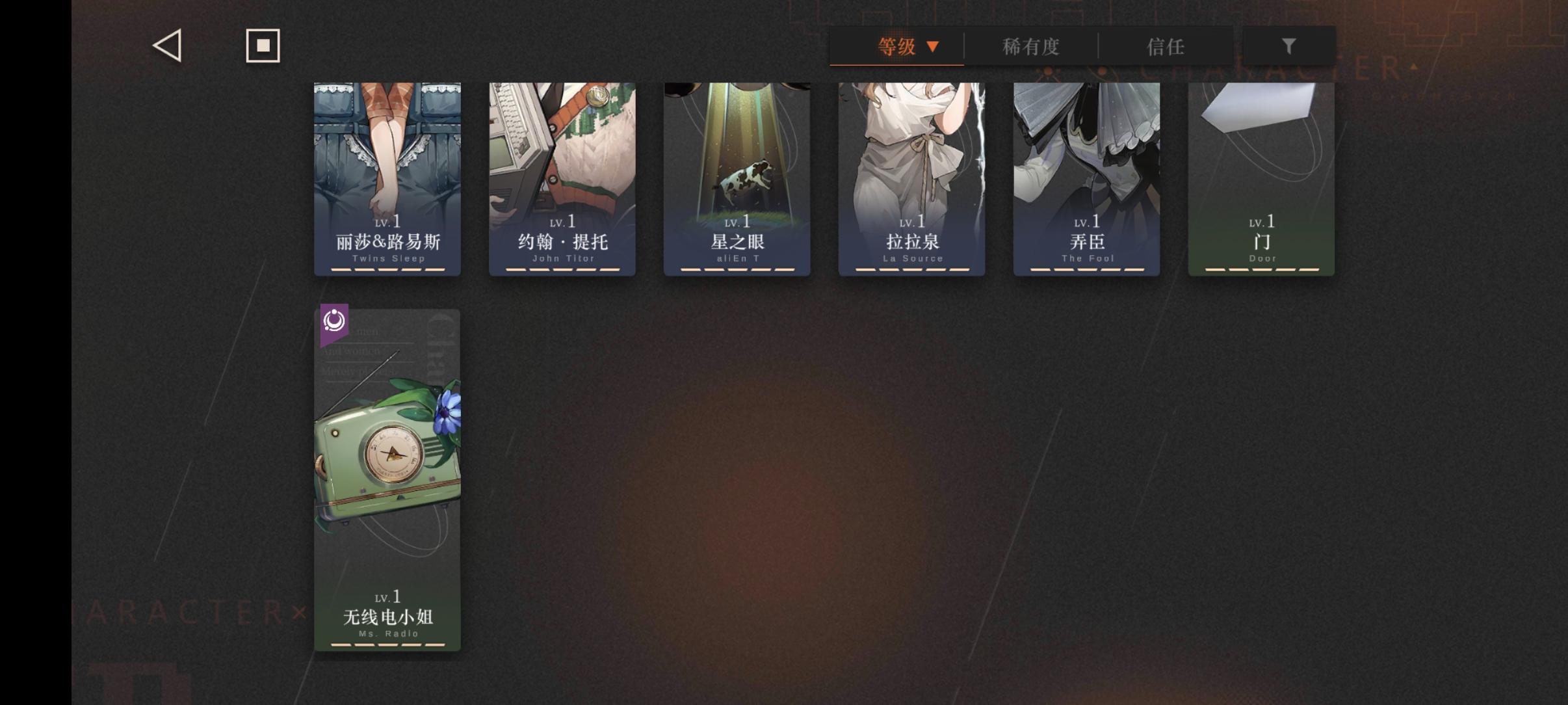Select the aliEn T character portrait
The image size is (1568, 705).
736,163
